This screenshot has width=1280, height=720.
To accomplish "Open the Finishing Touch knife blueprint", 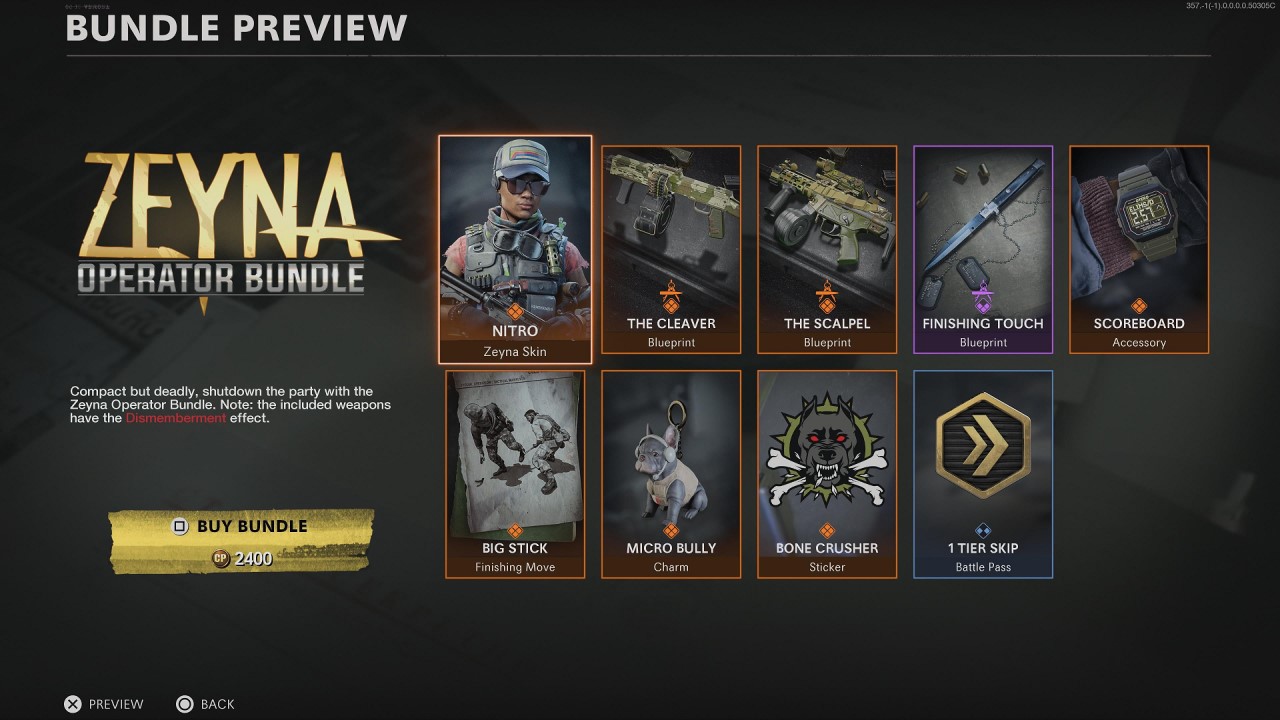I will click(983, 249).
